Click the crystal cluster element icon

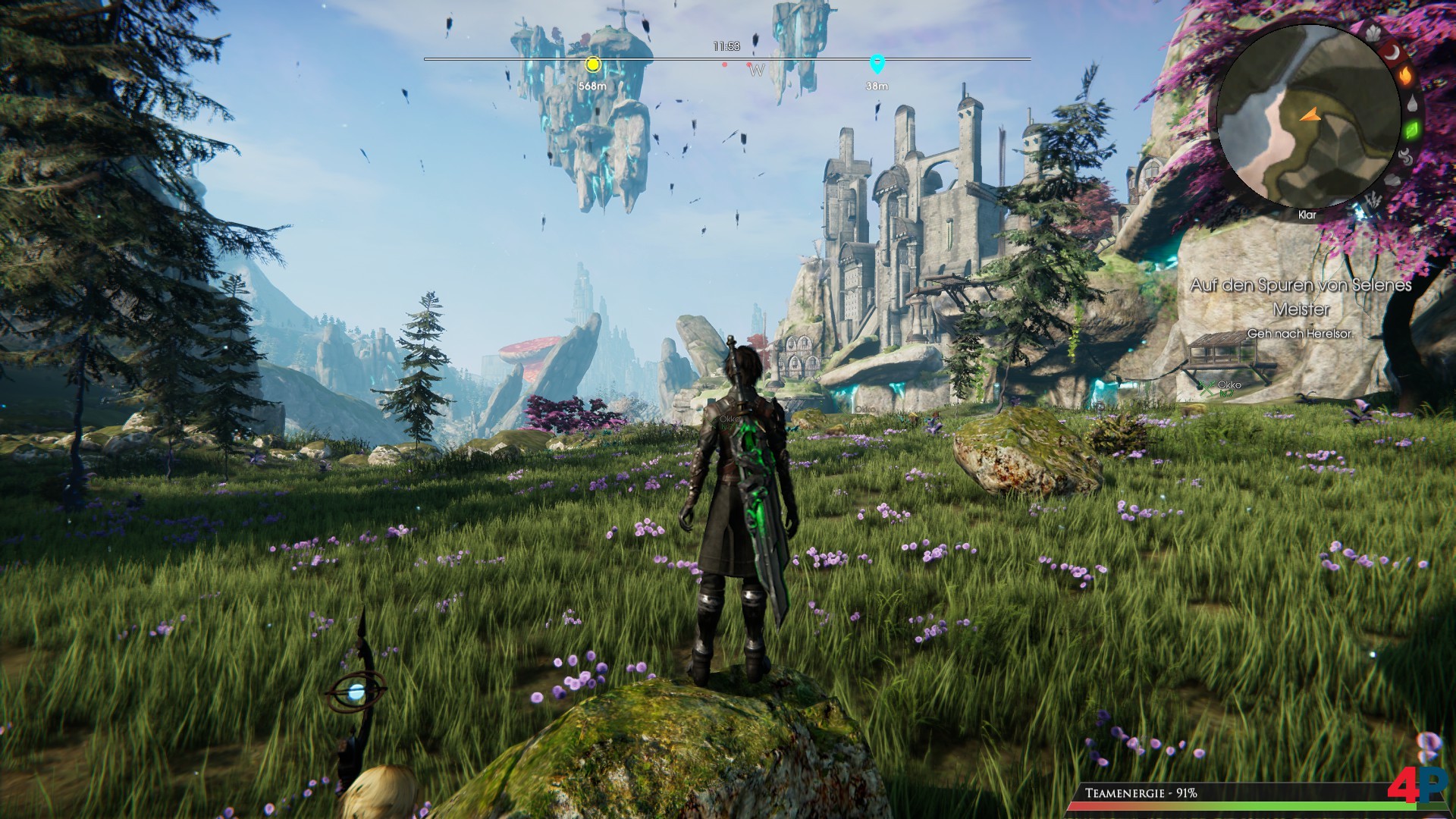point(1373,33)
